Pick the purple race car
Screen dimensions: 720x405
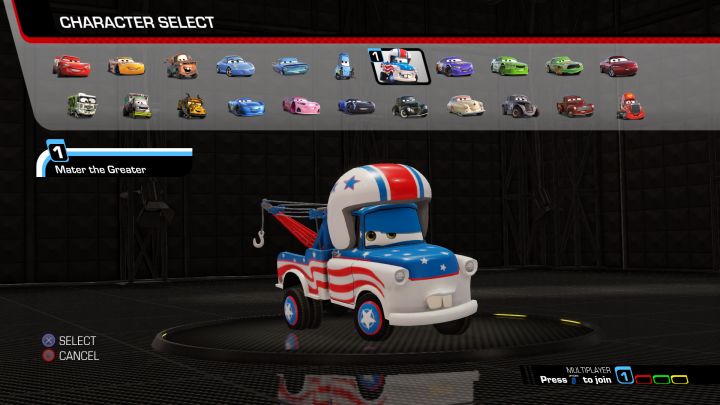[455, 67]
